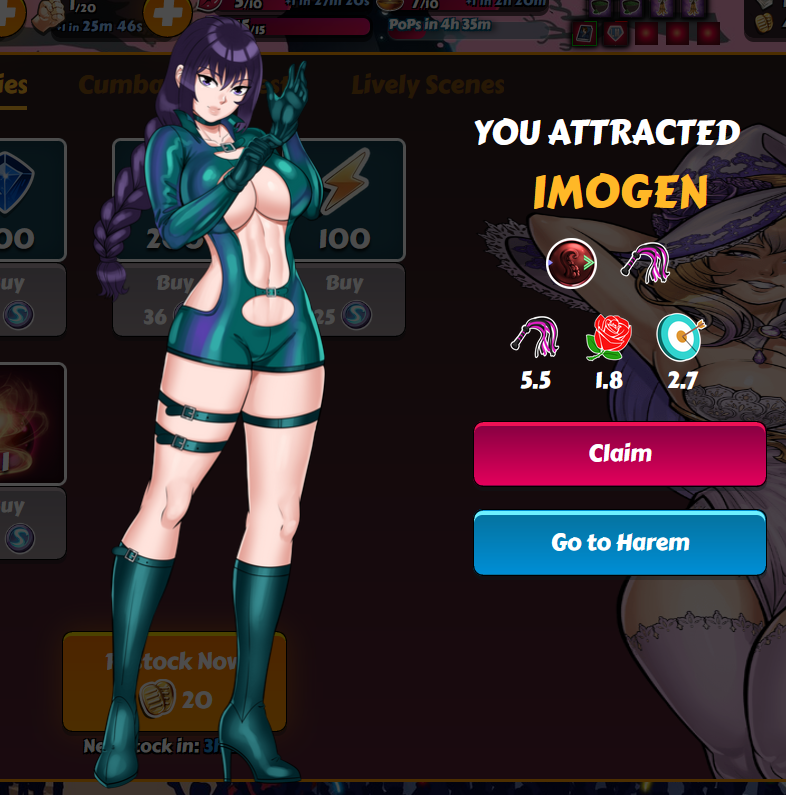The image size is (786, 795).
Task: Buy the lightning bolt energy pack
Action: pos(355,300)
